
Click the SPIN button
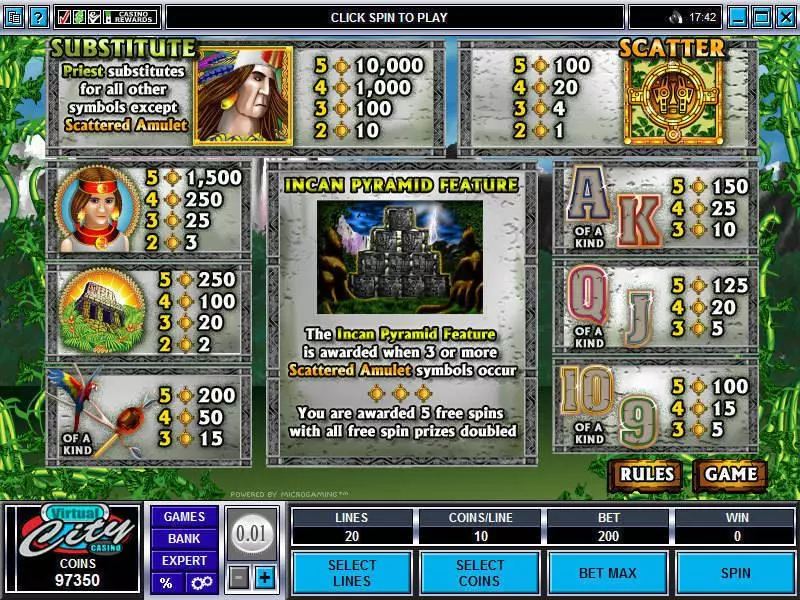click(x=735, y=573)
